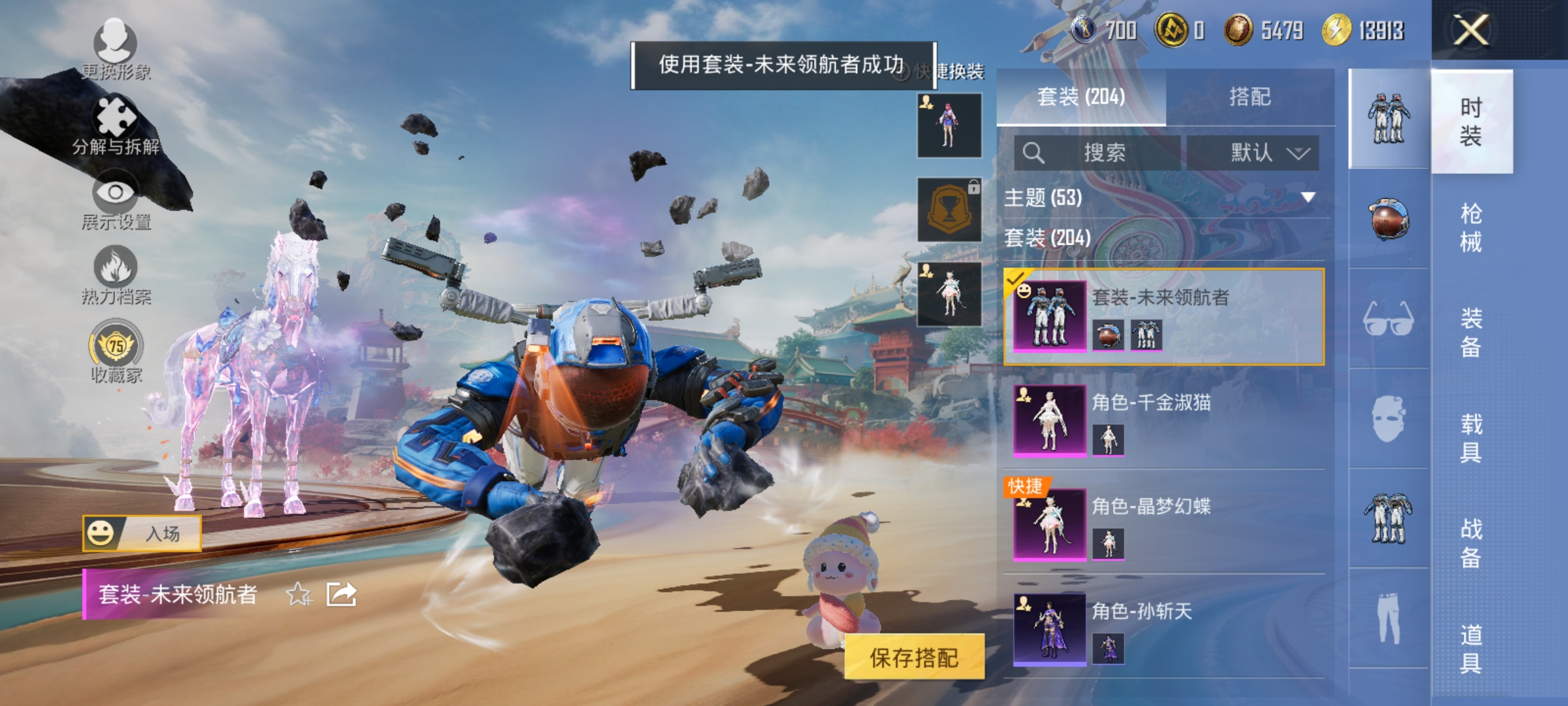Open the 默认 sort dropdown
The height and width of the screenshot is (706, 1568).
pos(1255,151)
